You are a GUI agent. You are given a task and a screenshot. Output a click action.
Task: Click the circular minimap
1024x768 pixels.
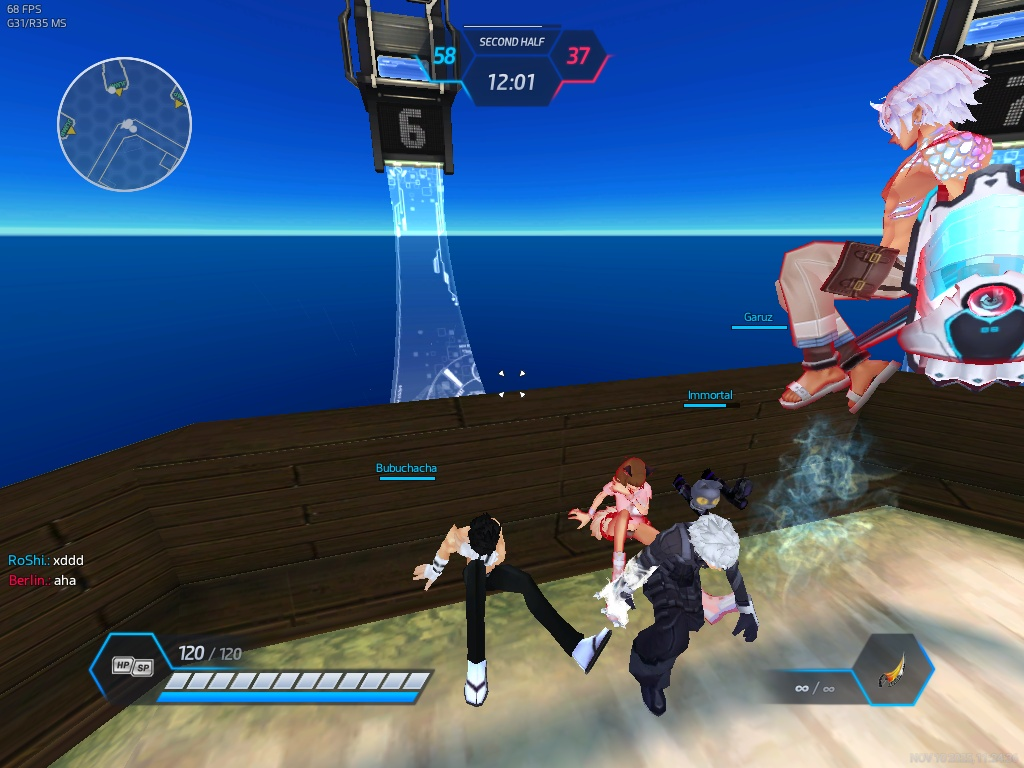(124, 124)
